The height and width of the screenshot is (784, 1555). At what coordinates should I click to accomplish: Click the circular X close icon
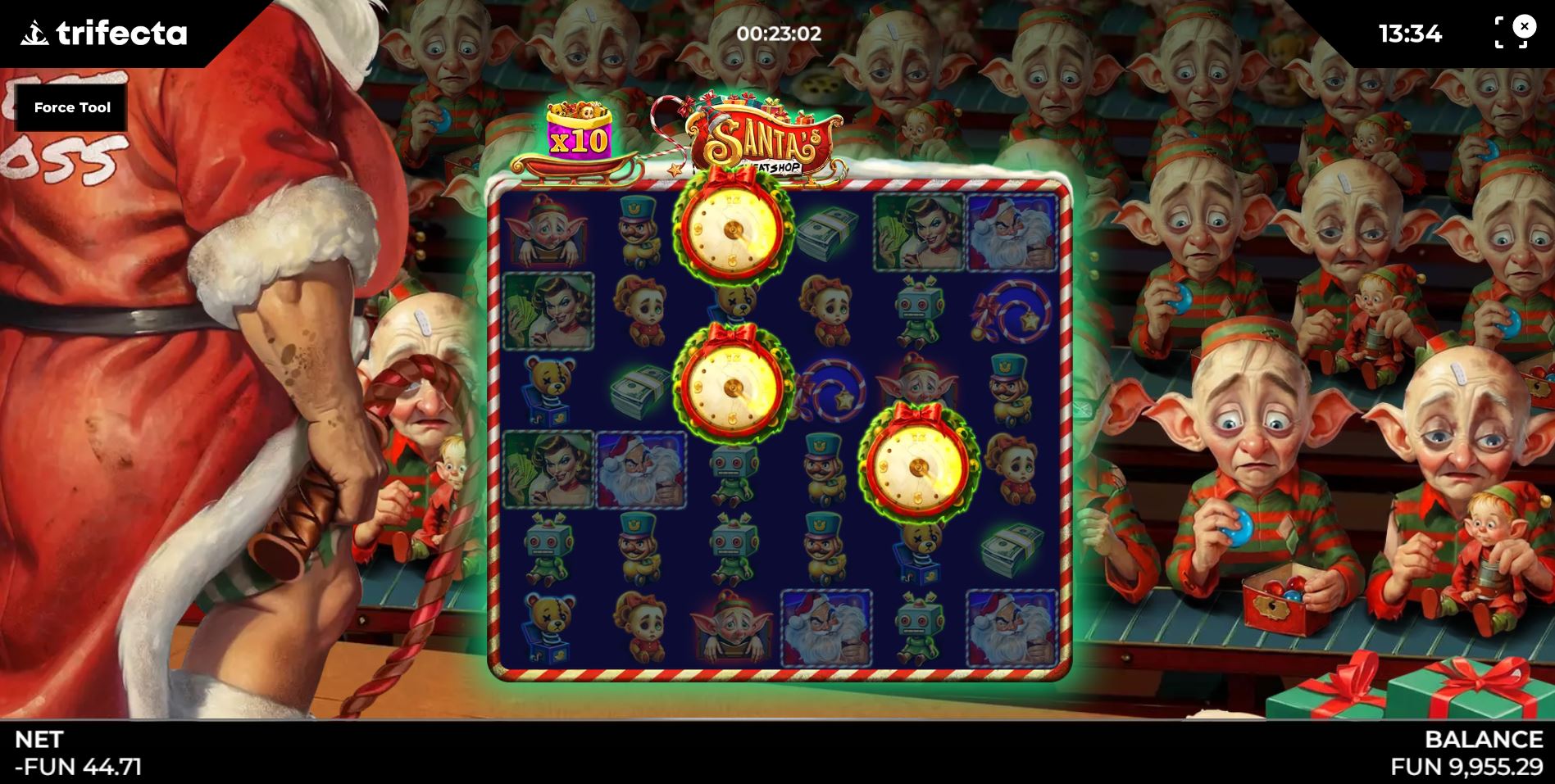(1525, 26)
